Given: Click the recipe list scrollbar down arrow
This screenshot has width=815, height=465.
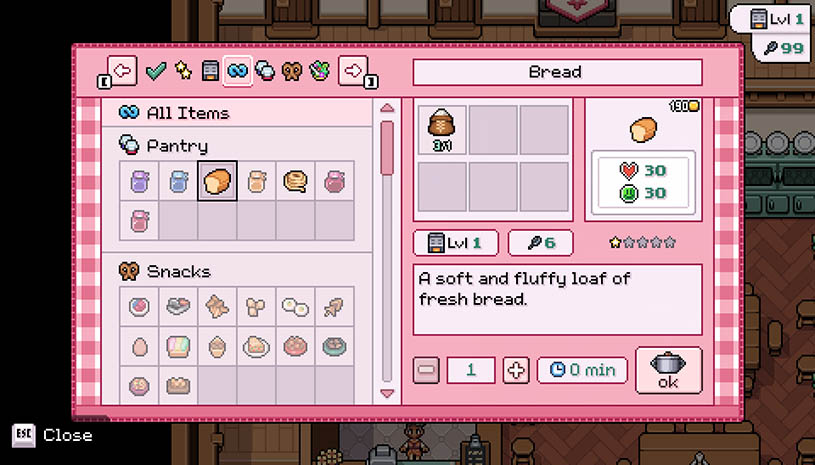Looking at the screenshot, I should (387, 393).
